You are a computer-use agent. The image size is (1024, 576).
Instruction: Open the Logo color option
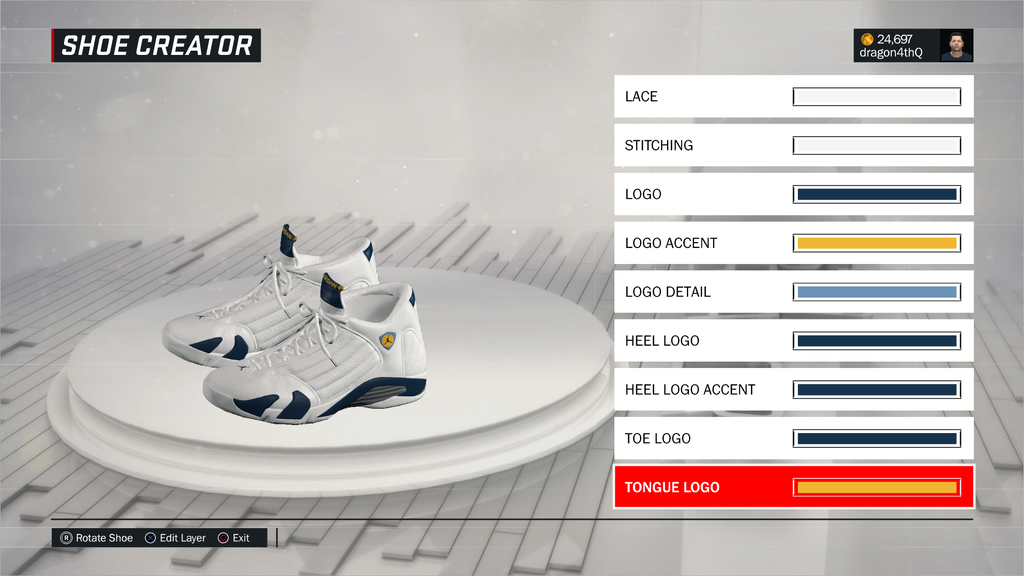coord(793,194)
